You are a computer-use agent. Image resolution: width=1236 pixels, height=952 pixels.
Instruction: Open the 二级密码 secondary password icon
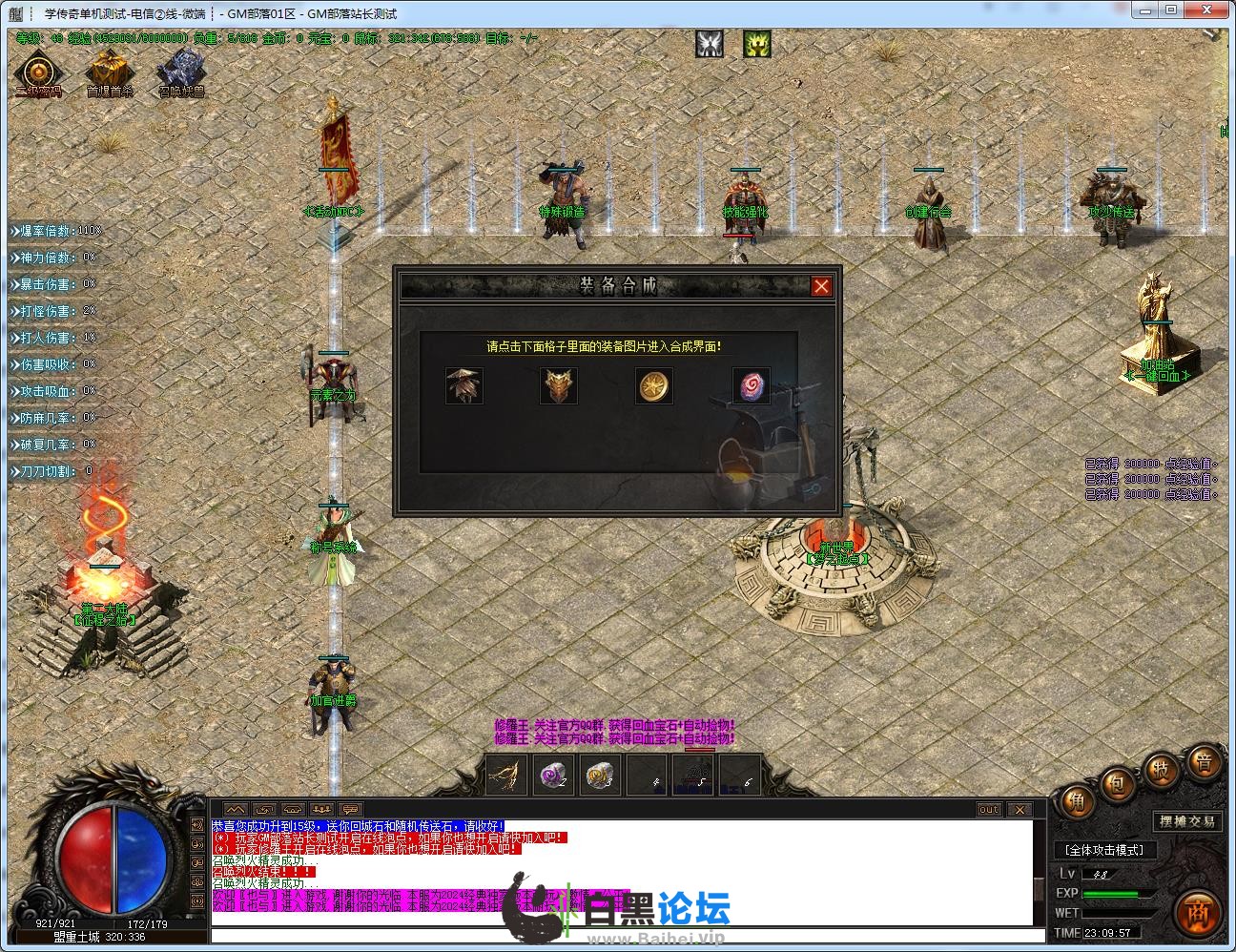click(x=38, y=73)
